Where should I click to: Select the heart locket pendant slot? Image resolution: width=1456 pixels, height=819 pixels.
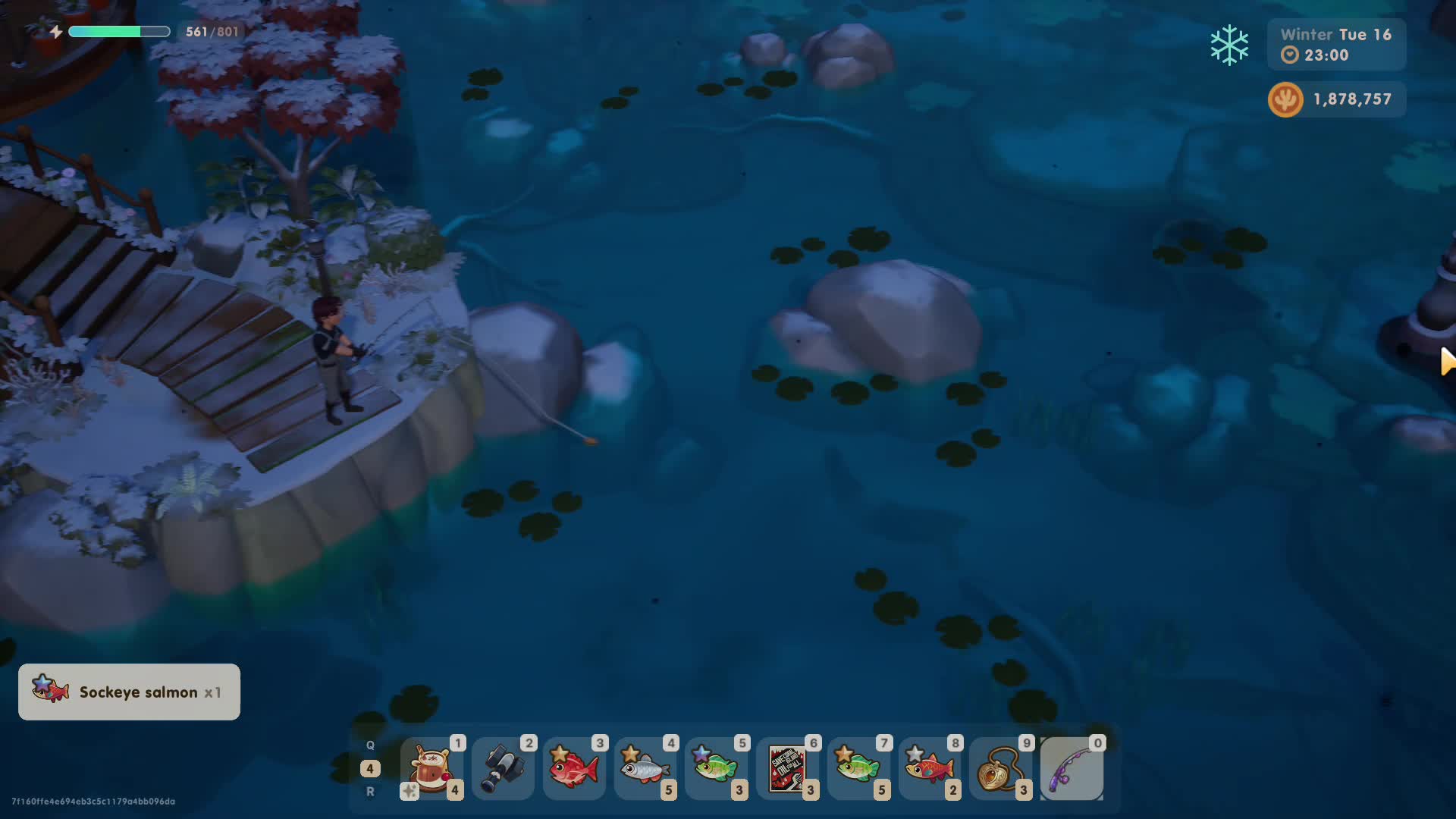point(1000,769)
